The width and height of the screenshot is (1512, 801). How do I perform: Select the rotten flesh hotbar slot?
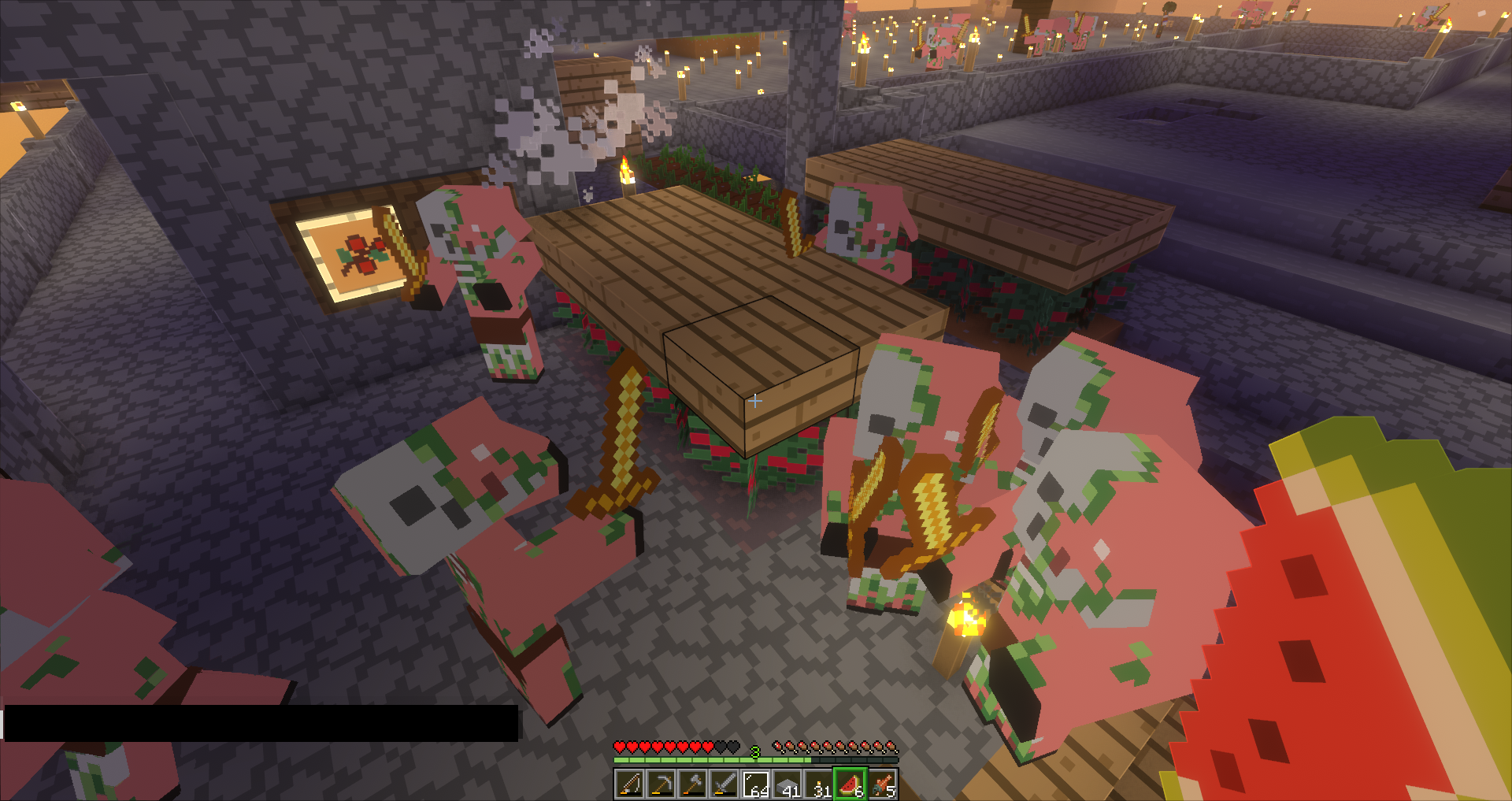point(882,784)
